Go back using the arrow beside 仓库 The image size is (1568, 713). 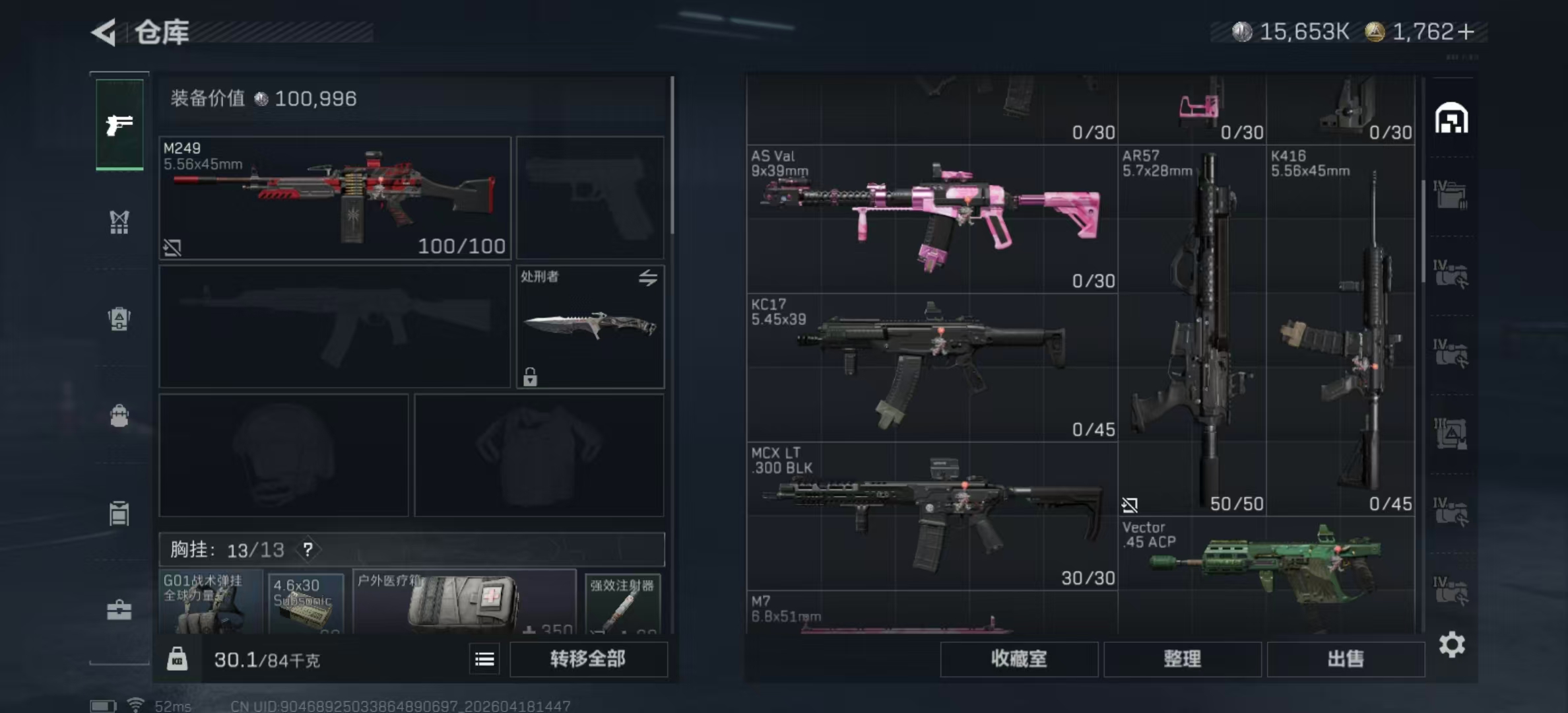click(104, 32)
